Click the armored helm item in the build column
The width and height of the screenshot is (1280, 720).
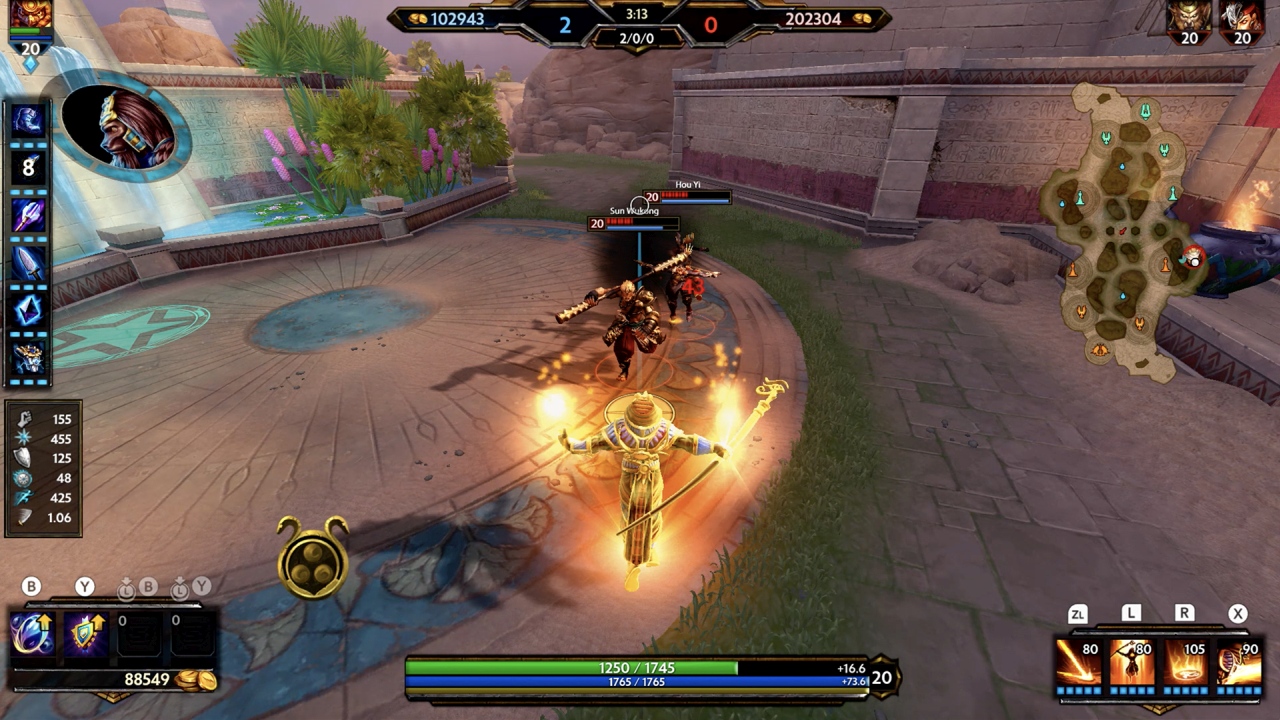click(28, 357)
